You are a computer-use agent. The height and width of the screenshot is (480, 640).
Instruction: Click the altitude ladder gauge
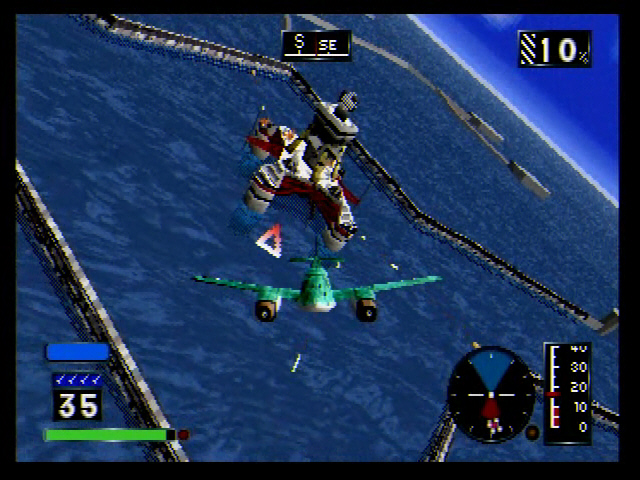pos(567,391)
